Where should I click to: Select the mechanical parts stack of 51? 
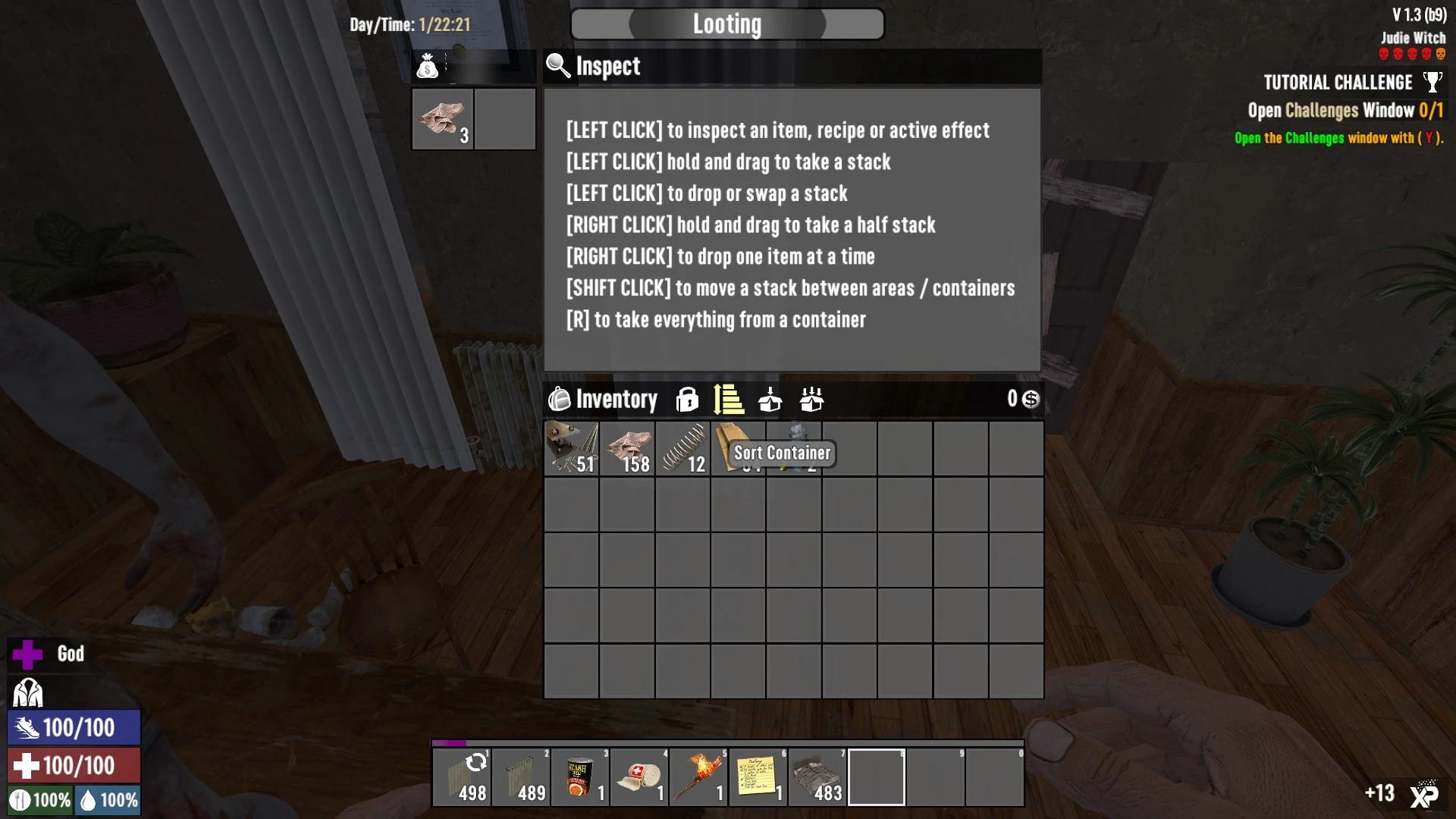(x=572, y=449)
